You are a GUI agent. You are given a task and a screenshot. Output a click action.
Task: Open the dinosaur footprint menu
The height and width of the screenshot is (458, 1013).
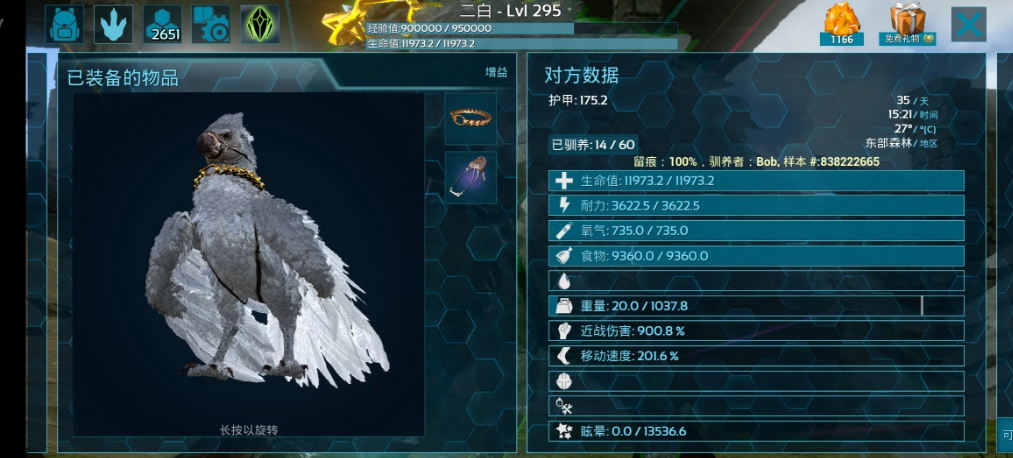(113, 24)
